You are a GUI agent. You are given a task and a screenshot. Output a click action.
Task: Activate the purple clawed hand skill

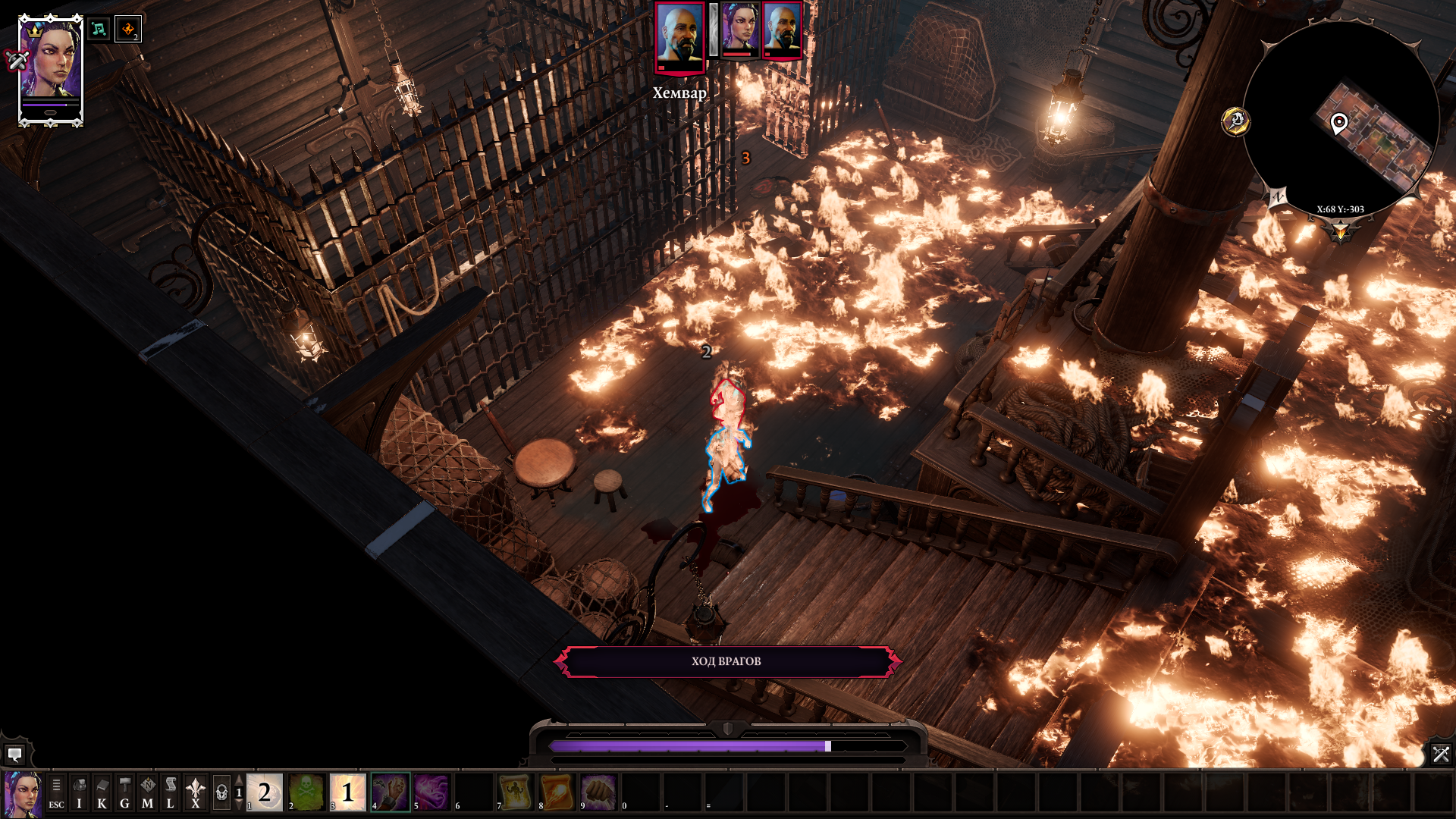[390, 792]
